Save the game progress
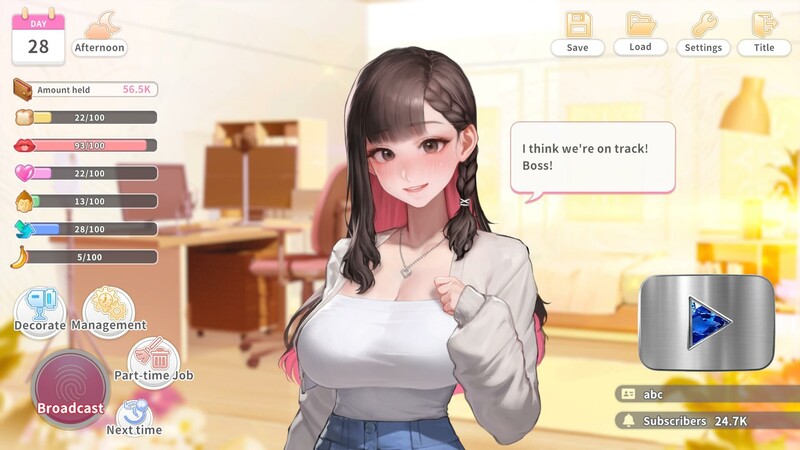 pos(577,34)
